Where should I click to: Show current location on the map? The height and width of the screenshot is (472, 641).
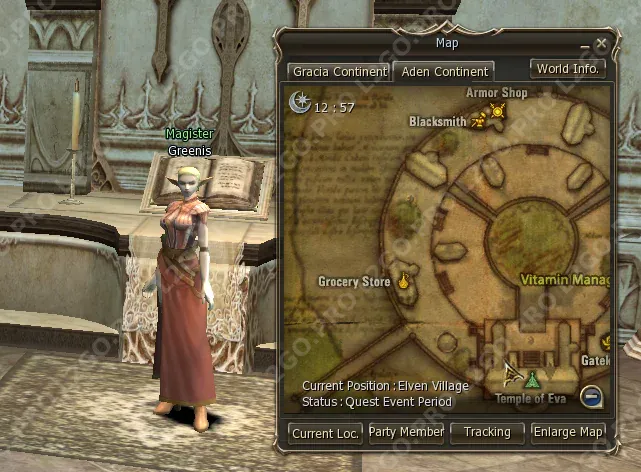(x=325, y=432)
